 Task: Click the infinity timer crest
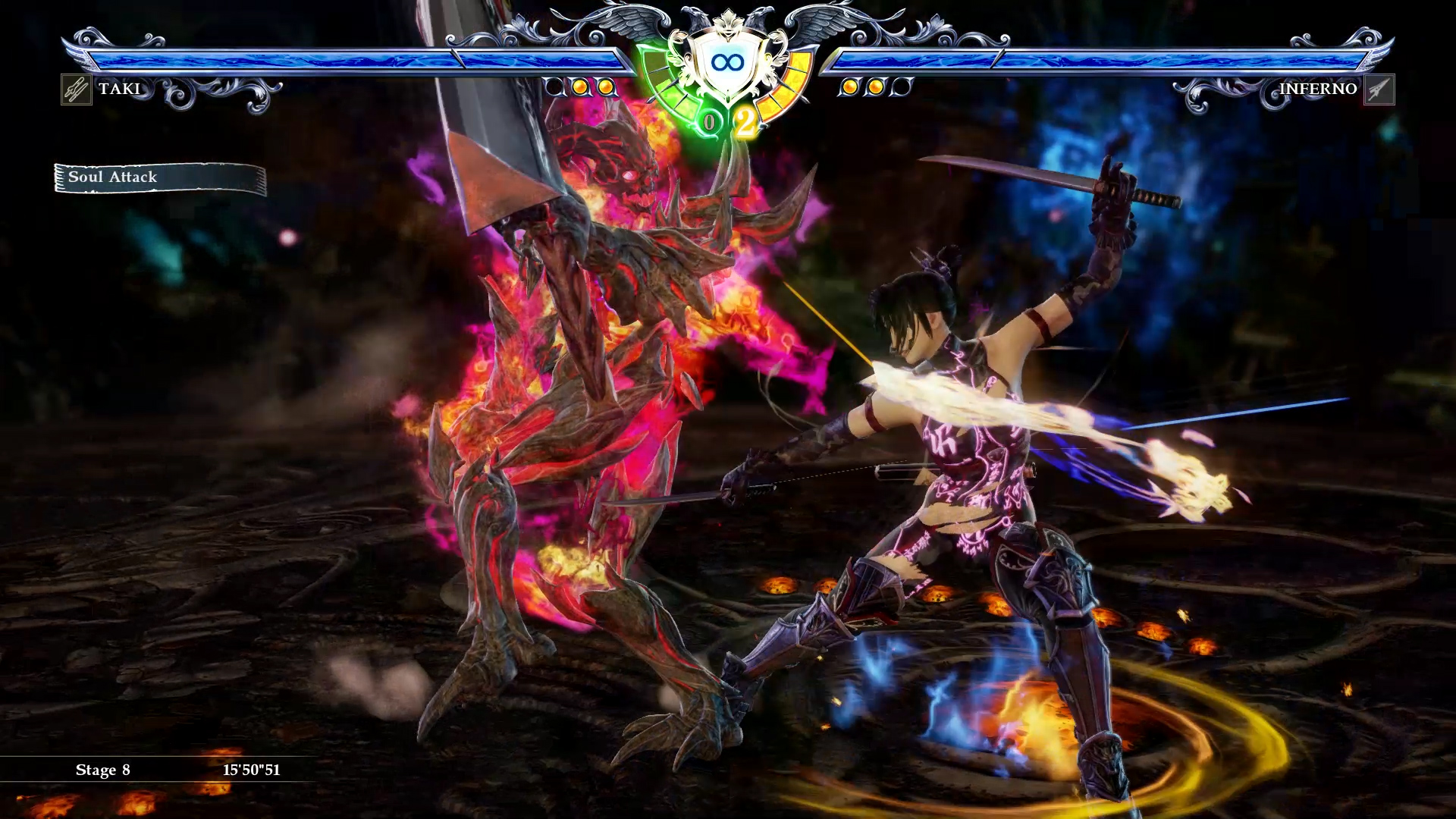pos(727,63)
